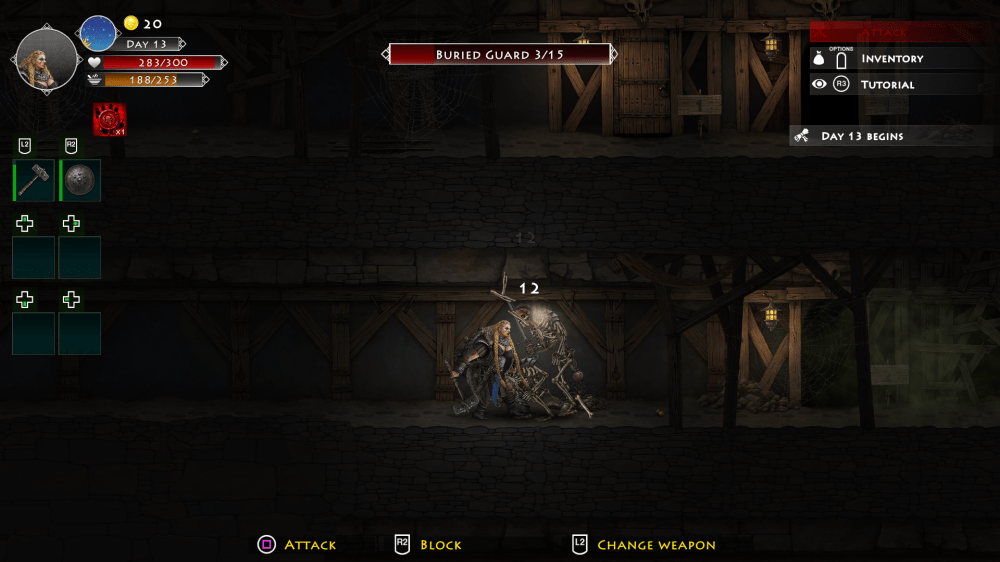Open the character portrait
This screenshot has height=562, width=1000.
(46, 60)
